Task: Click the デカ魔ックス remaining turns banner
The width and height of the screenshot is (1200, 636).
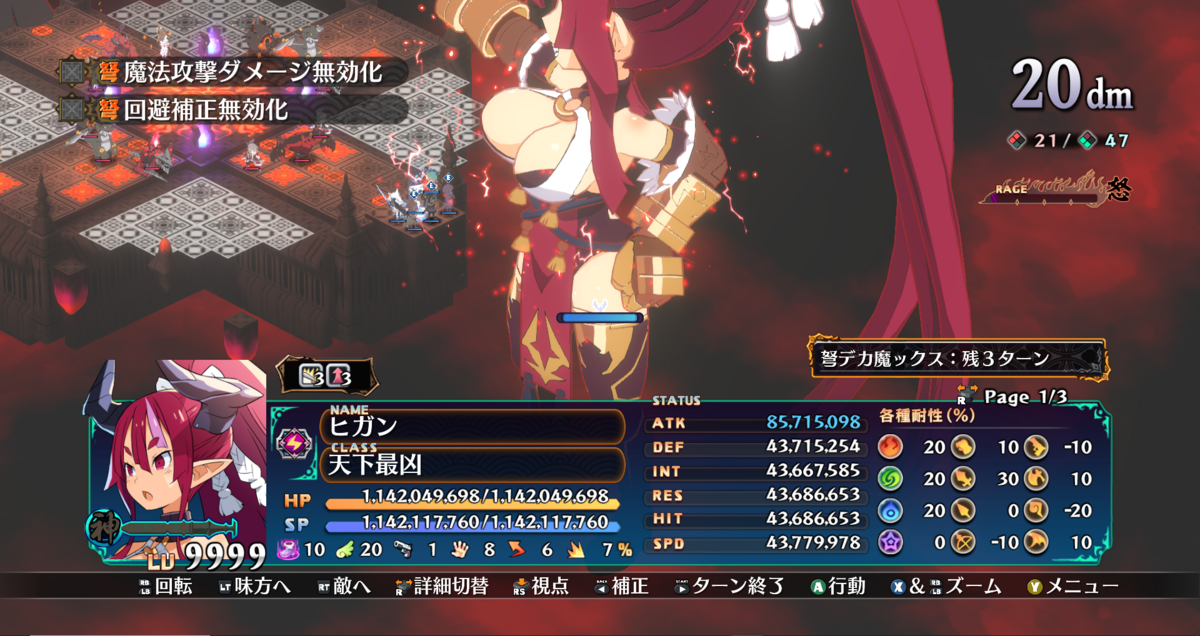Action: pos(957,358)
